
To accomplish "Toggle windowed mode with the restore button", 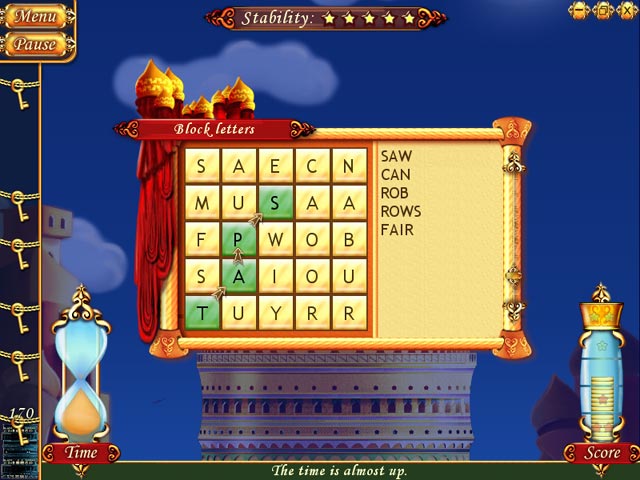I will [x=602, y=11].
